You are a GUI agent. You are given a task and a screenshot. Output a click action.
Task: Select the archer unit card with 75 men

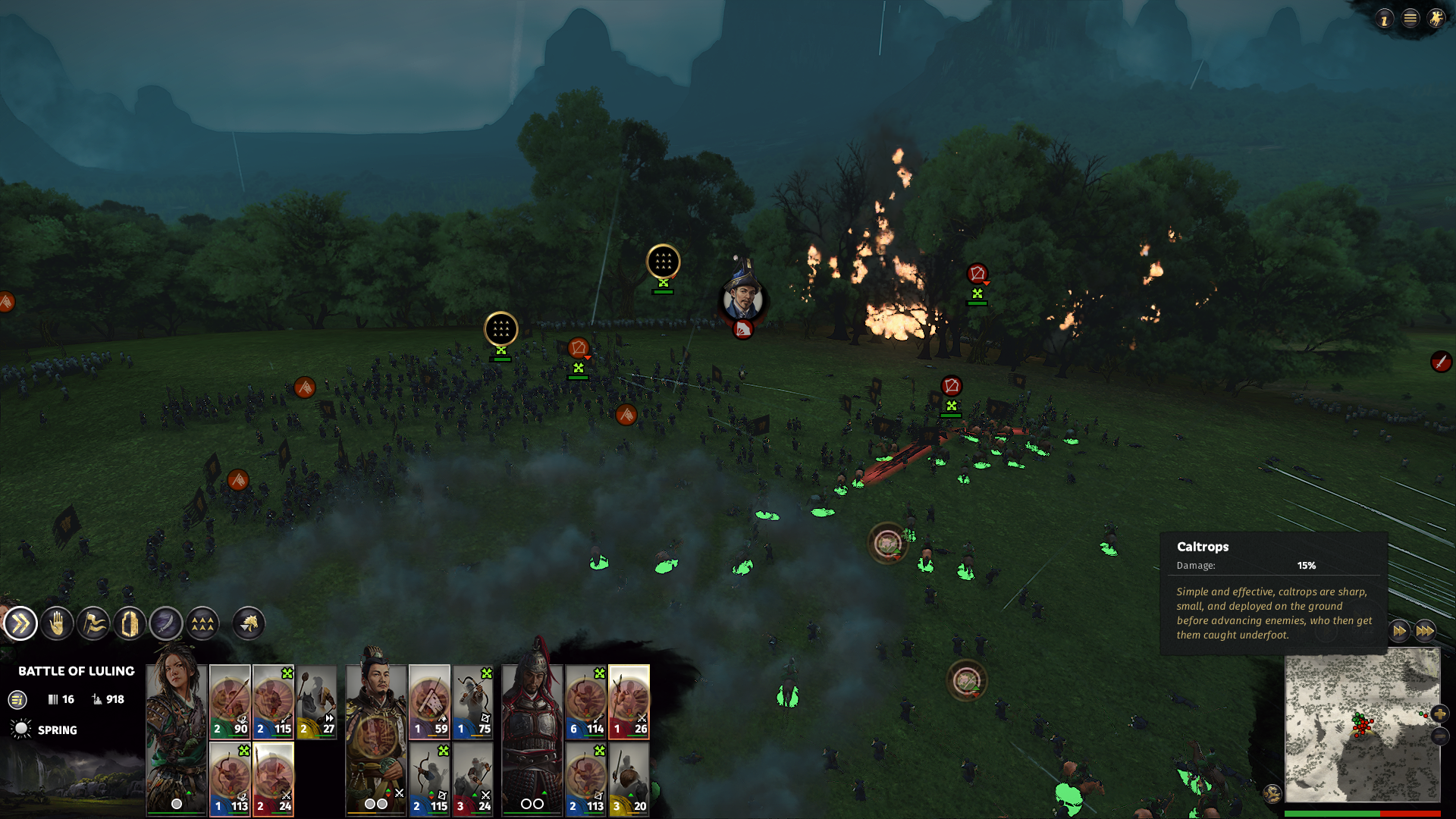tap(472, 701)
